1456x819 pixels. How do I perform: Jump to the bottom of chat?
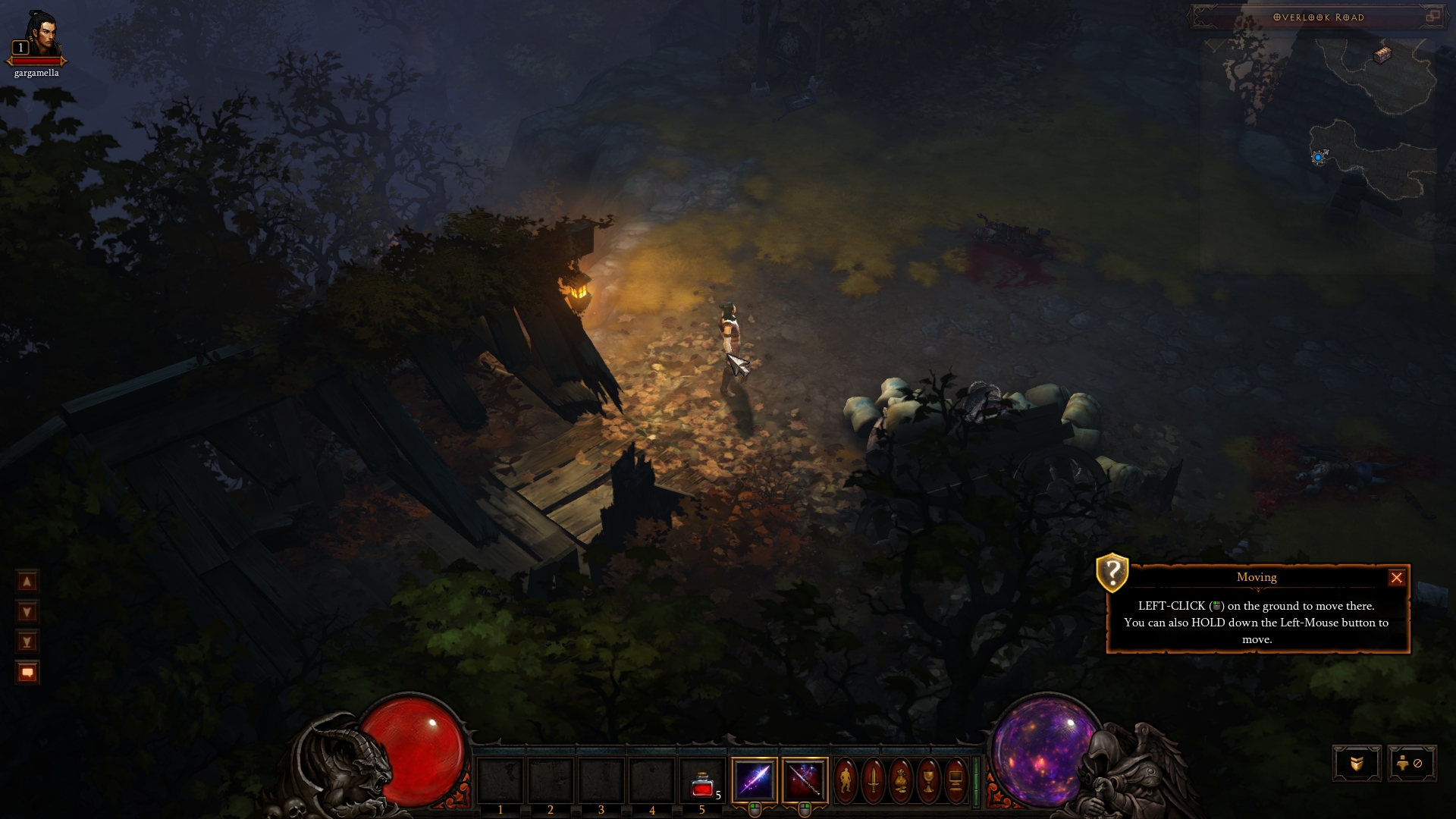click(x=27, y=642)
